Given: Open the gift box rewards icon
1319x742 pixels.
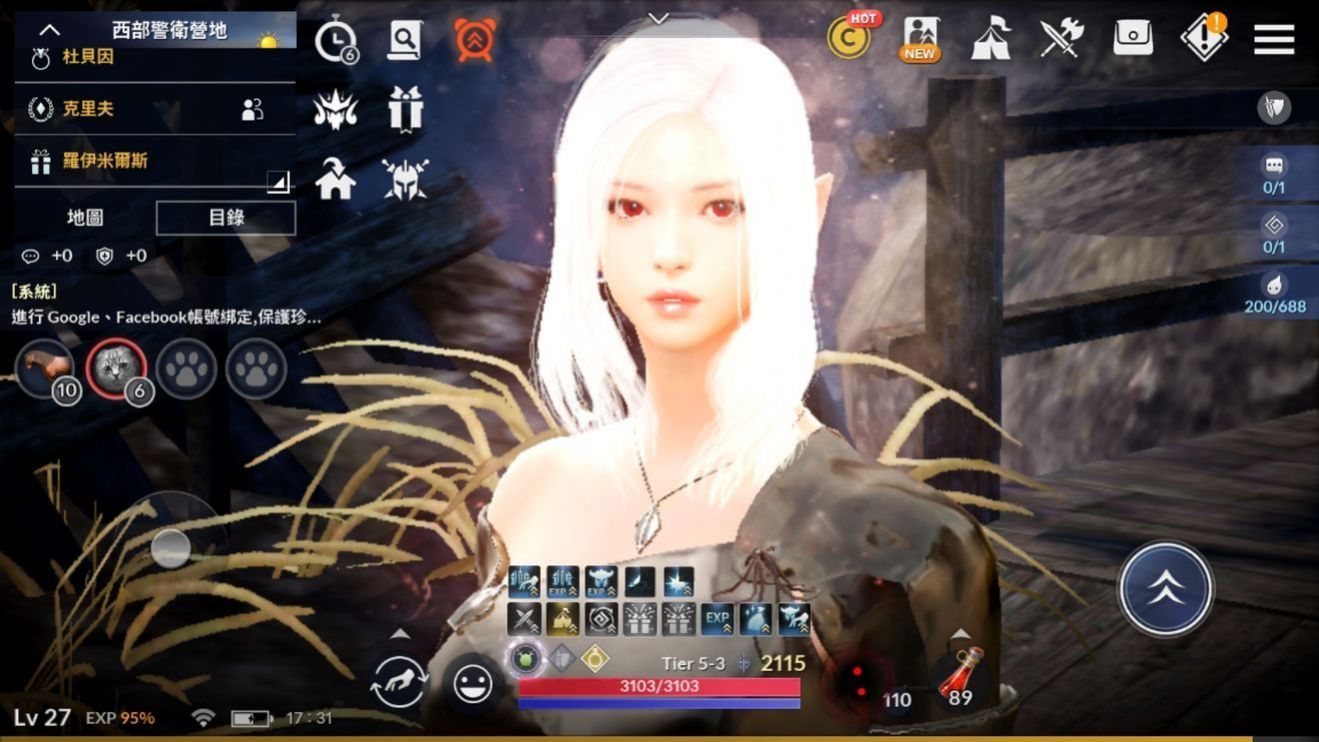Looking at the screenshot, I should (405, 110).
